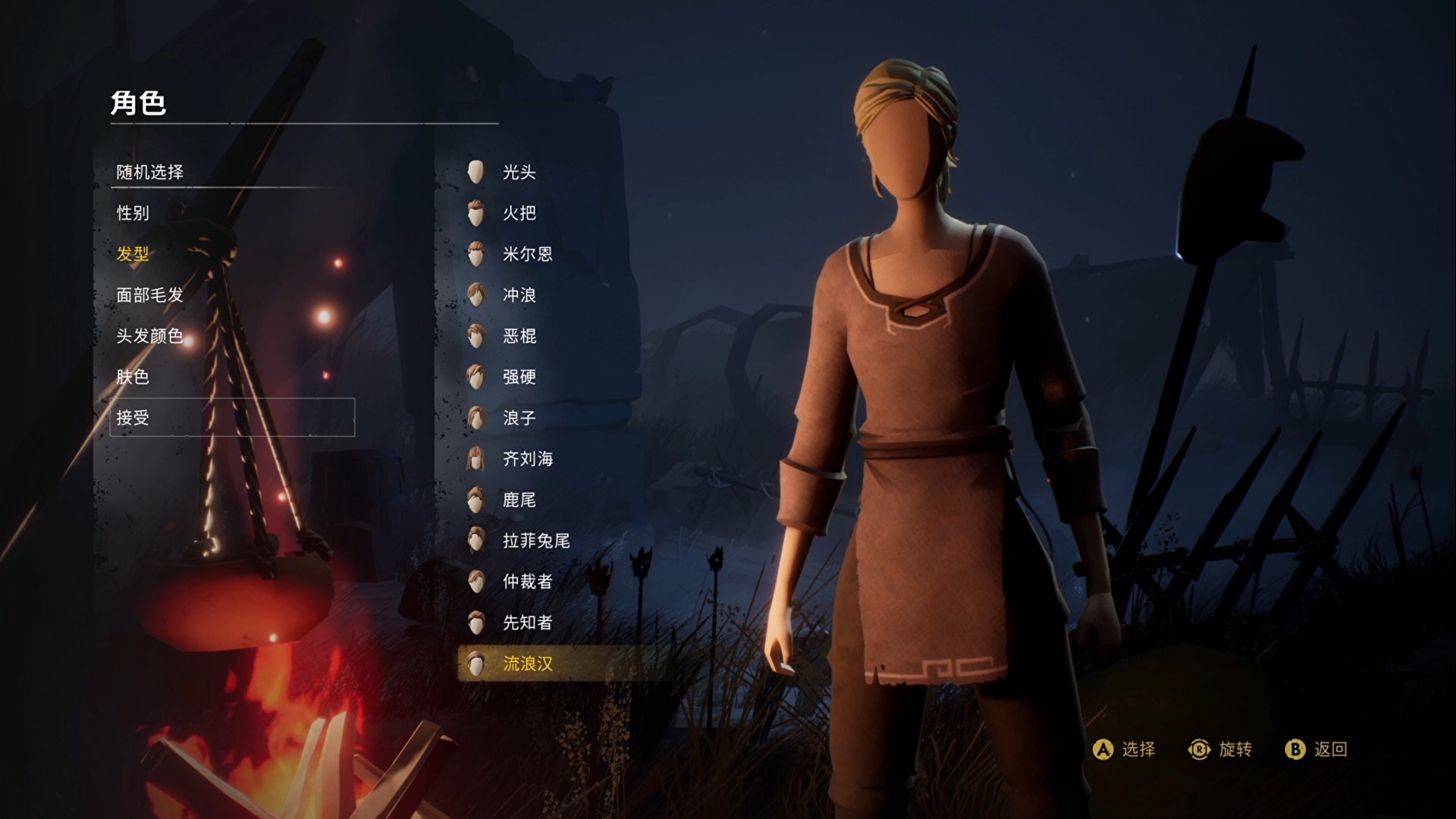Select the 先知者 hairstyle
Image resolution: width=1456 pixels, height=819 pixels.
click(x=527, y=623)
